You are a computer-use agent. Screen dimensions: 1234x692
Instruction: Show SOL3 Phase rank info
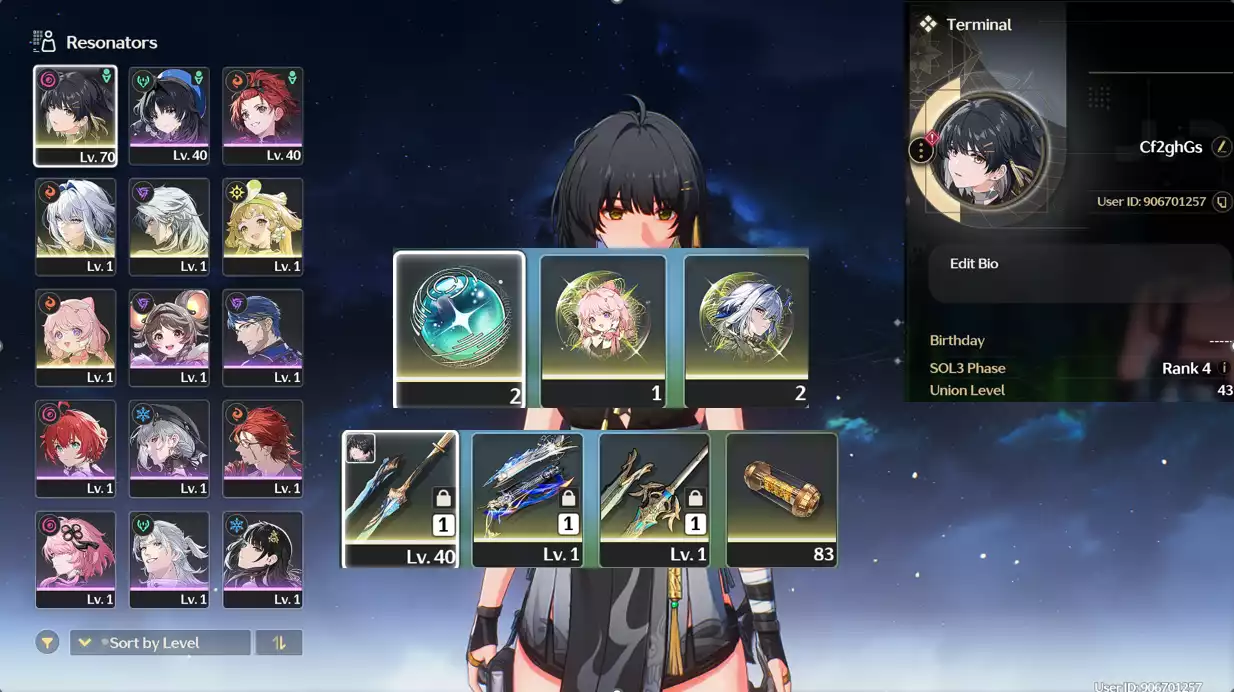tap(1224, 368)
